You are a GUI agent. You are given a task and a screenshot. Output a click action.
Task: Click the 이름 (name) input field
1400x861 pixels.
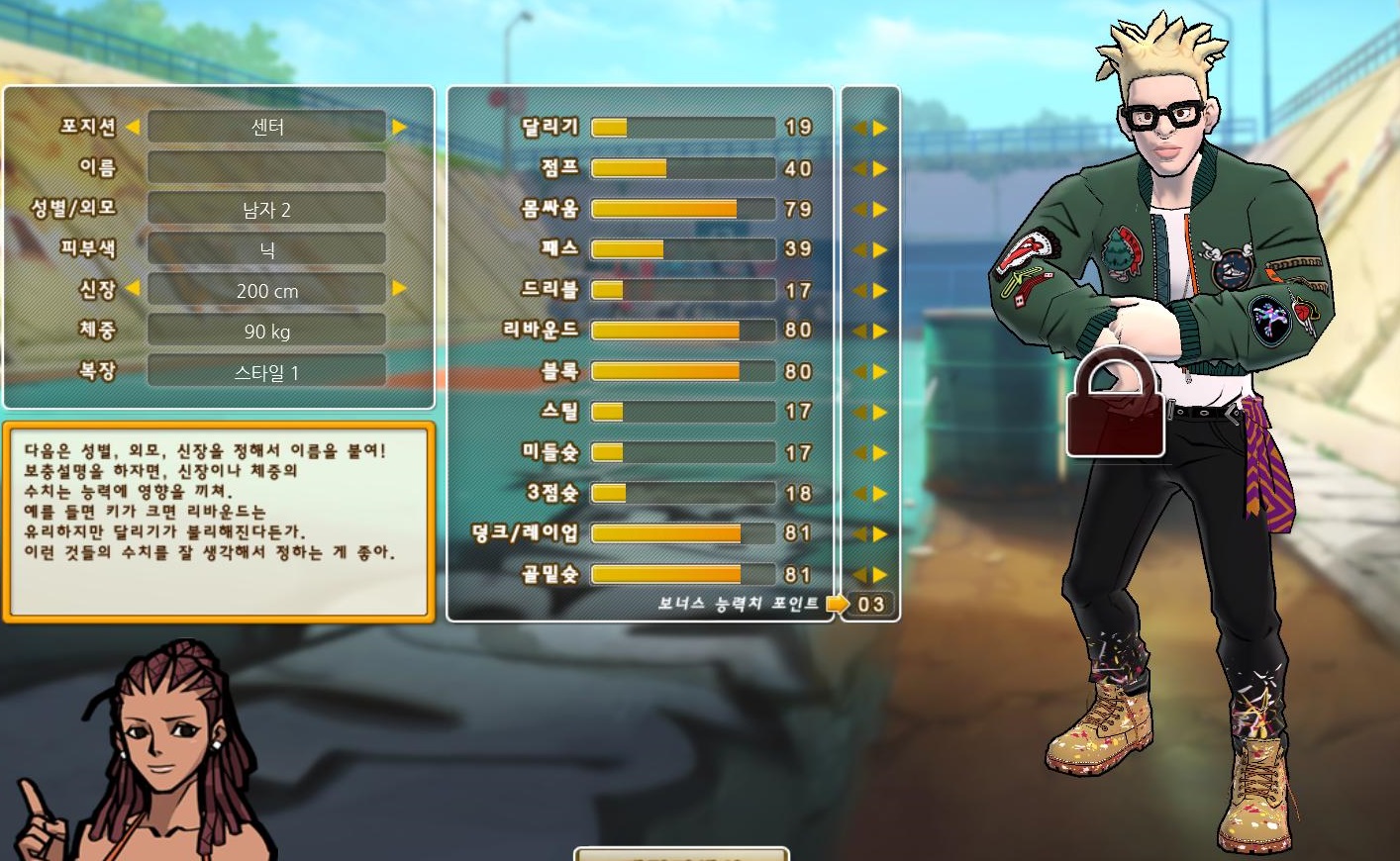click(266, 167)
